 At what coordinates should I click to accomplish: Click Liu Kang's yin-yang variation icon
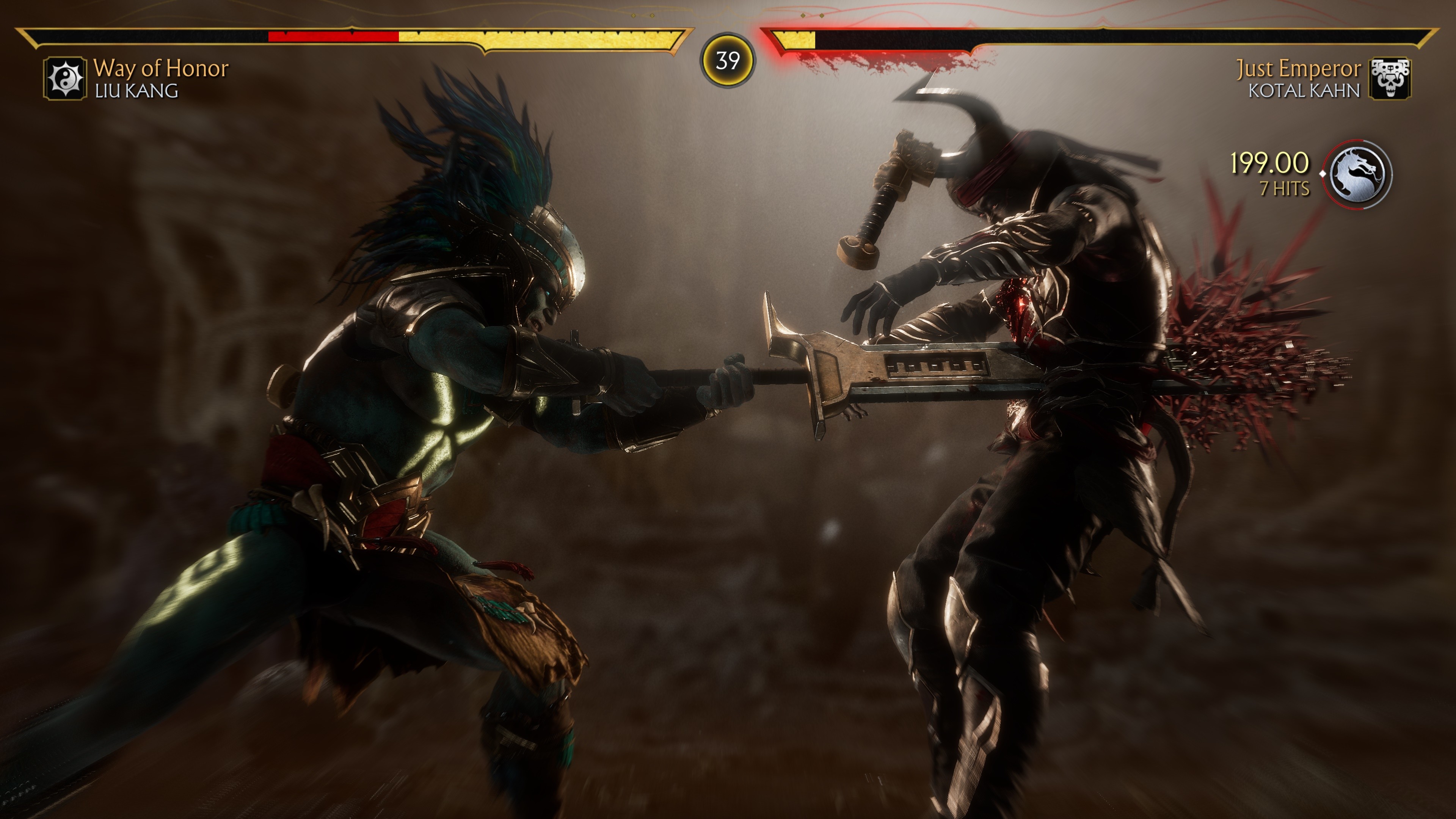(x=65, y=78)
